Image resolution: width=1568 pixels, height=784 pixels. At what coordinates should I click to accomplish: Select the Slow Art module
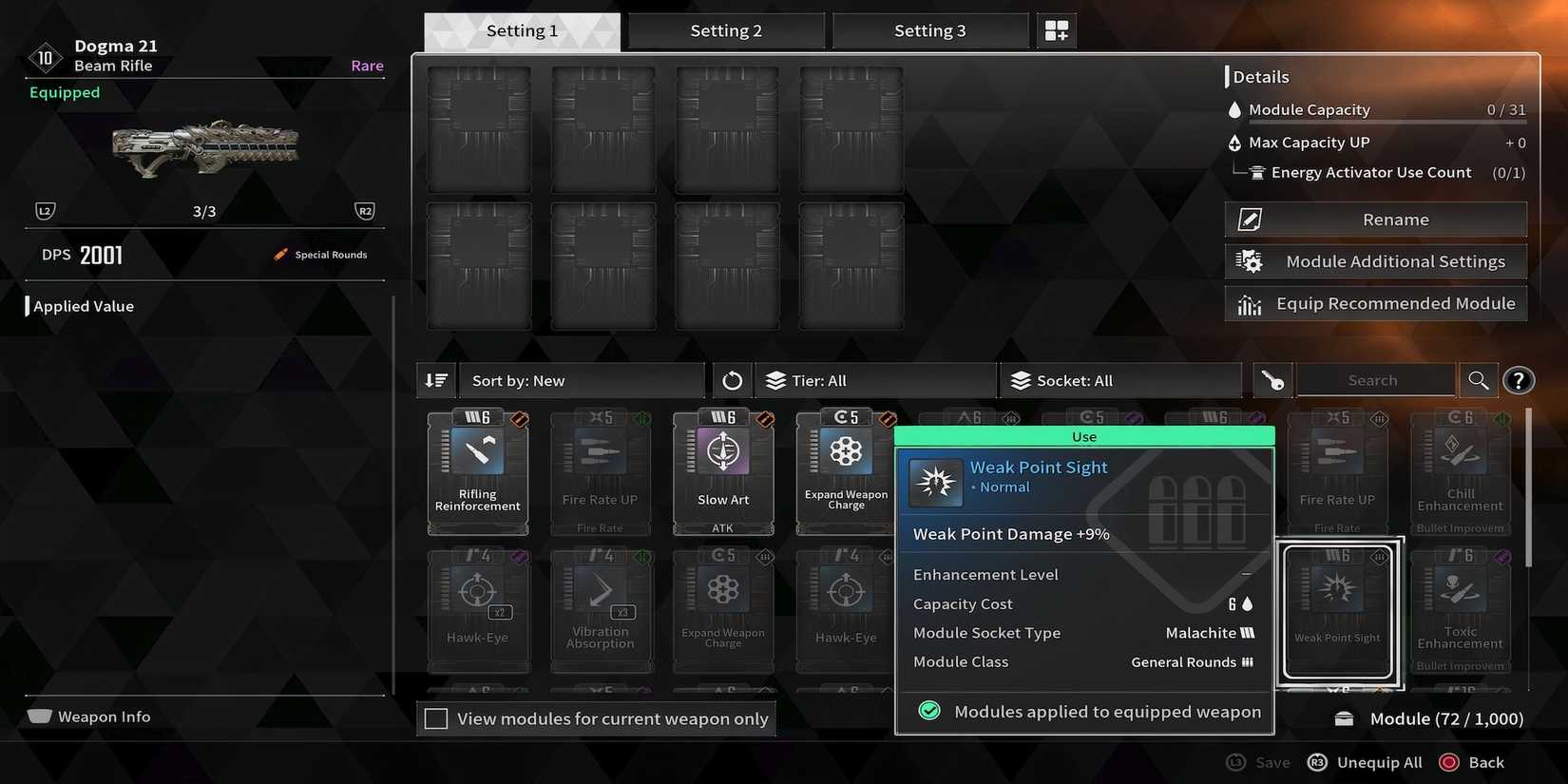point(723,470)
